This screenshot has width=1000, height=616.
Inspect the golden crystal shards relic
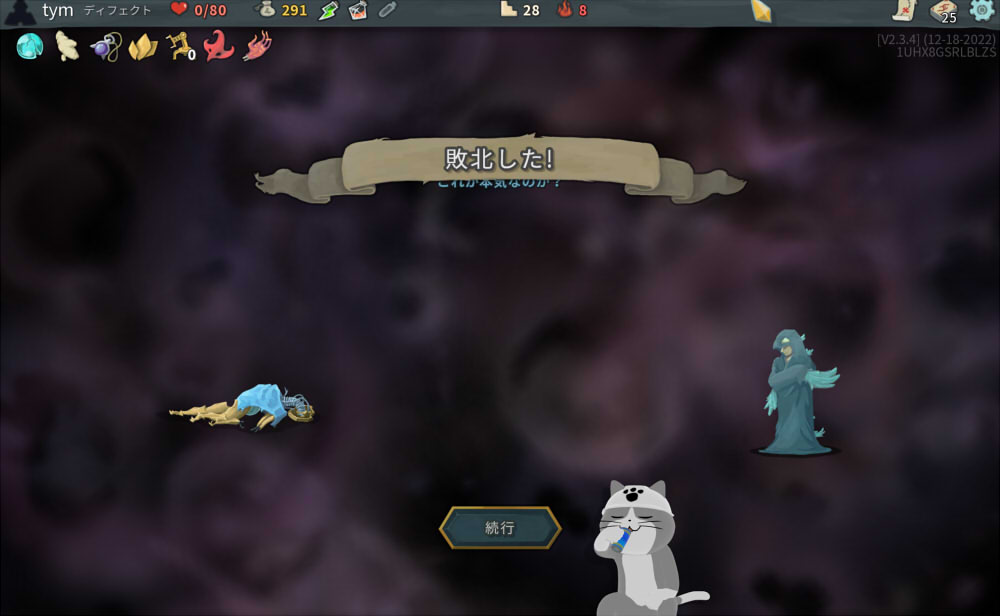(x=142, y=46)
